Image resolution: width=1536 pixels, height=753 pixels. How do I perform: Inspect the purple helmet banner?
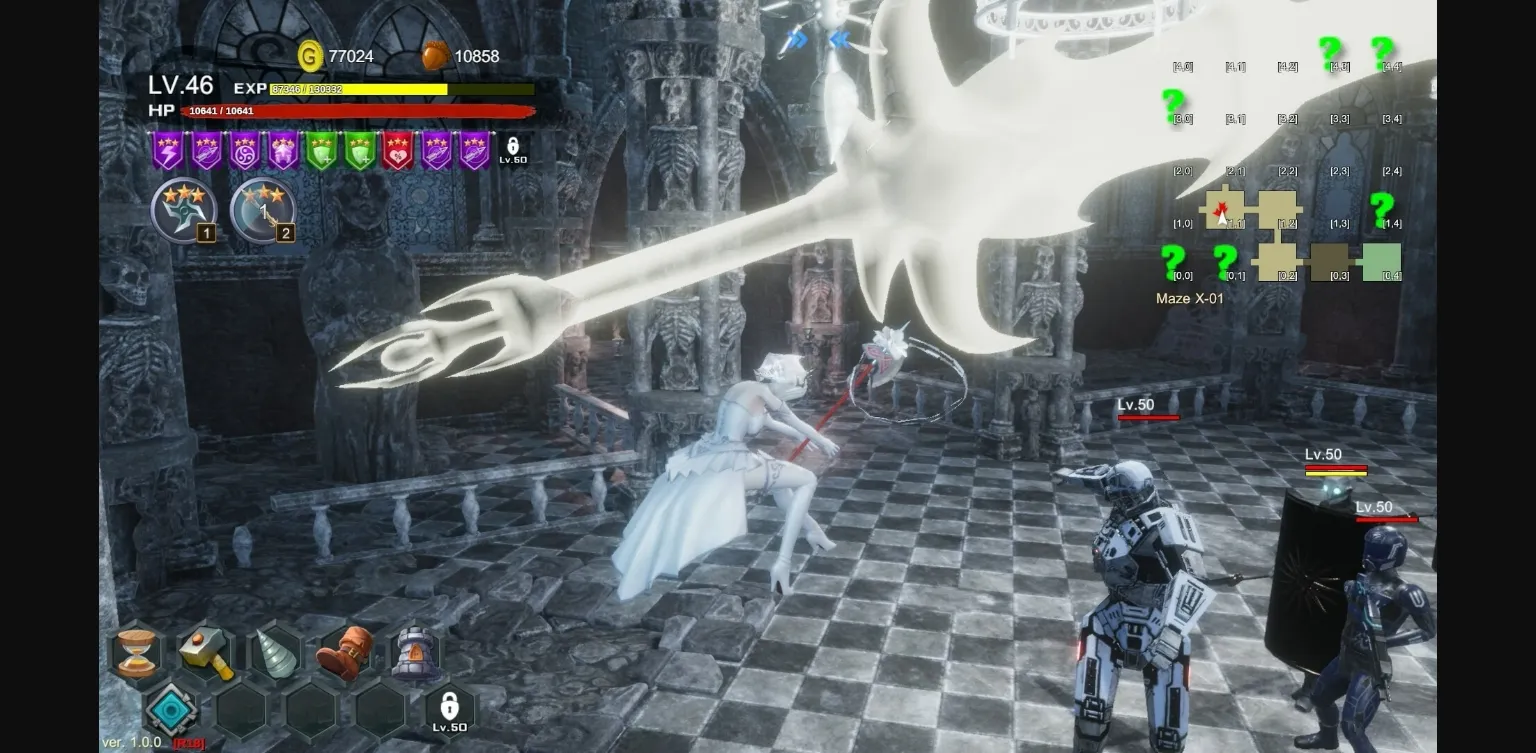point(283,151)
